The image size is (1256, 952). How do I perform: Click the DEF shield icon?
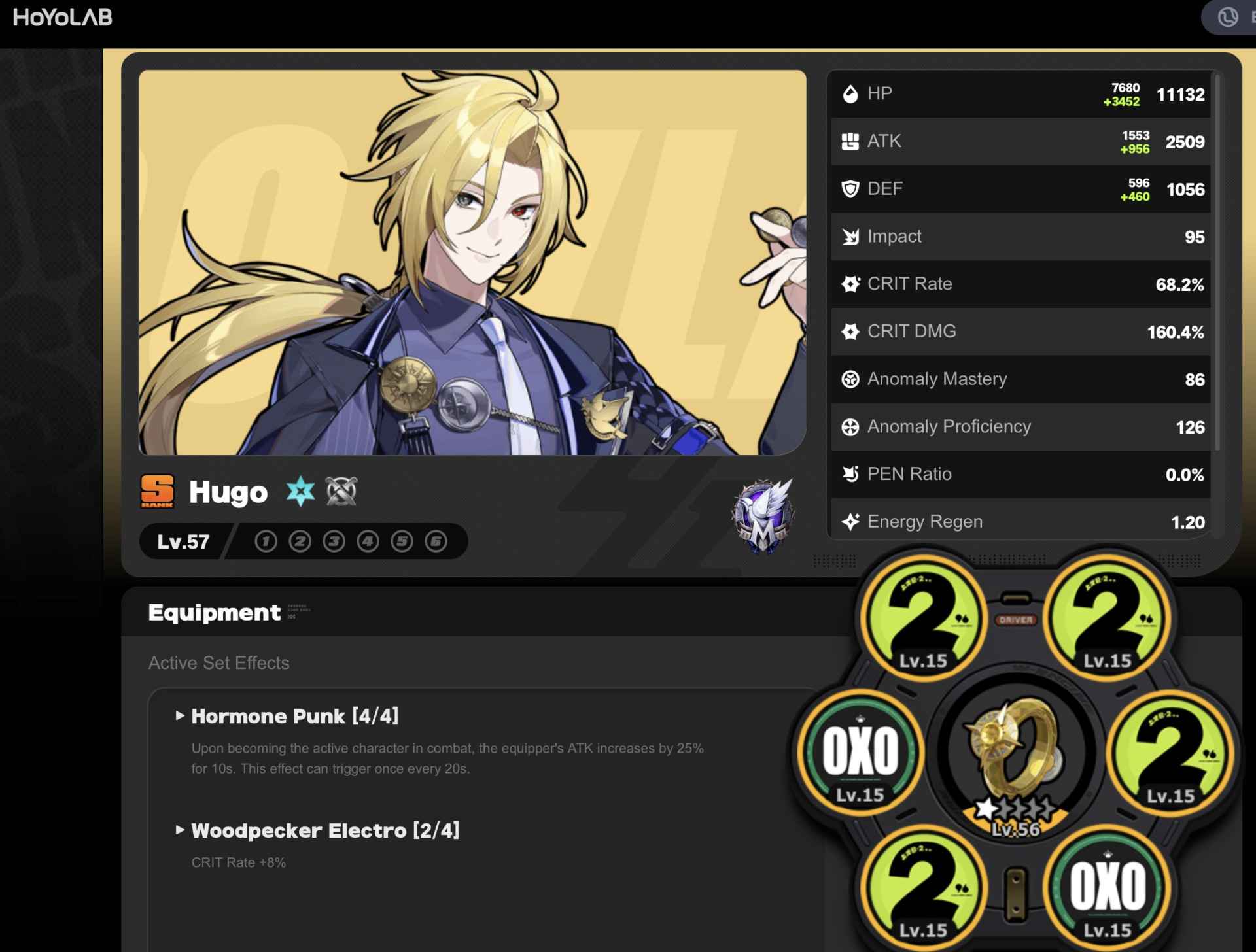pyautogui.click(x=851, y=188)
